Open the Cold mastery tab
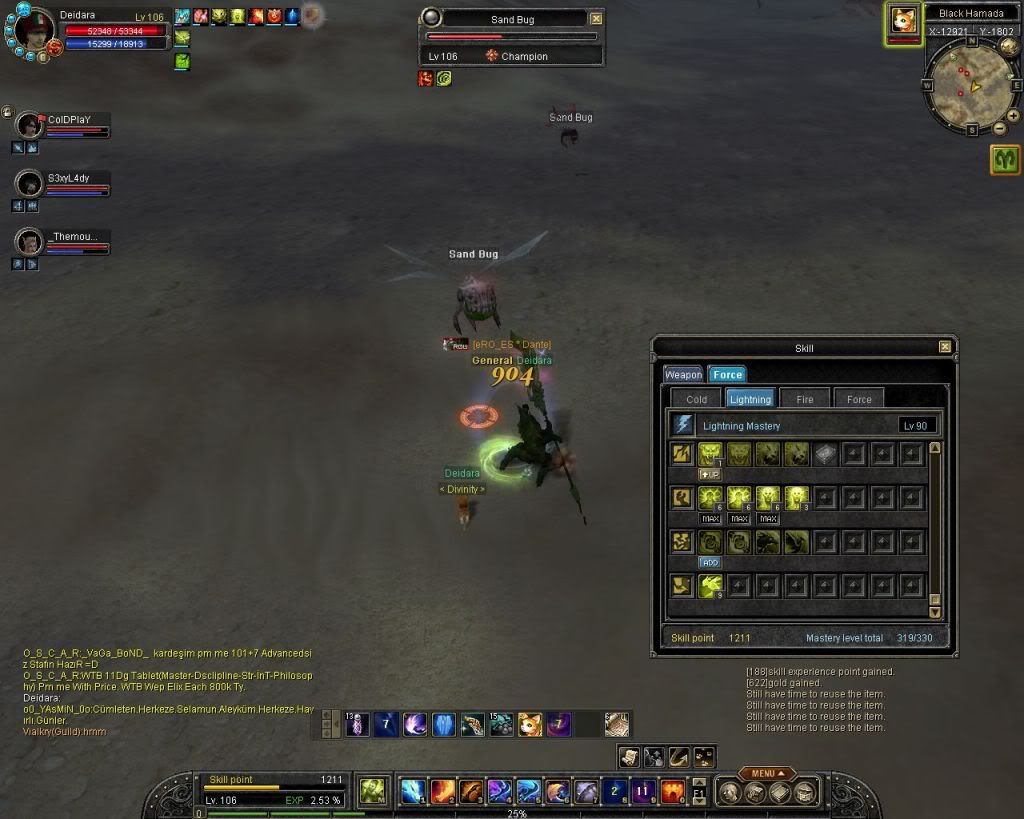 pos(697,399)
